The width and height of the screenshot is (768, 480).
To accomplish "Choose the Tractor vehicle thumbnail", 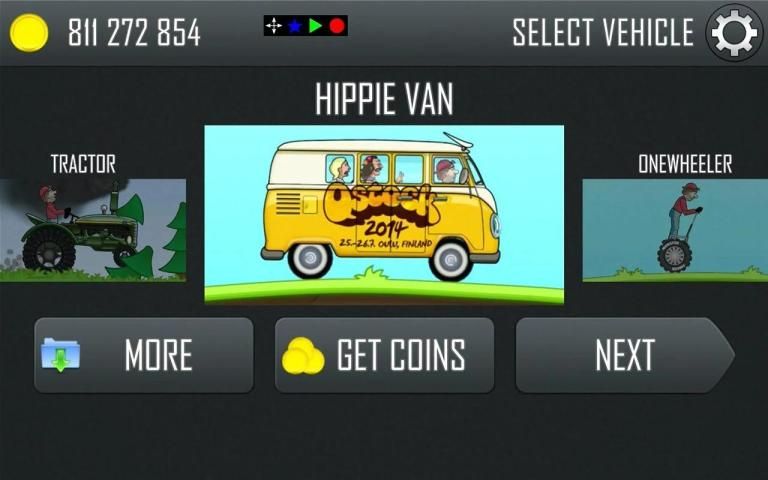I will pos(93,229).
